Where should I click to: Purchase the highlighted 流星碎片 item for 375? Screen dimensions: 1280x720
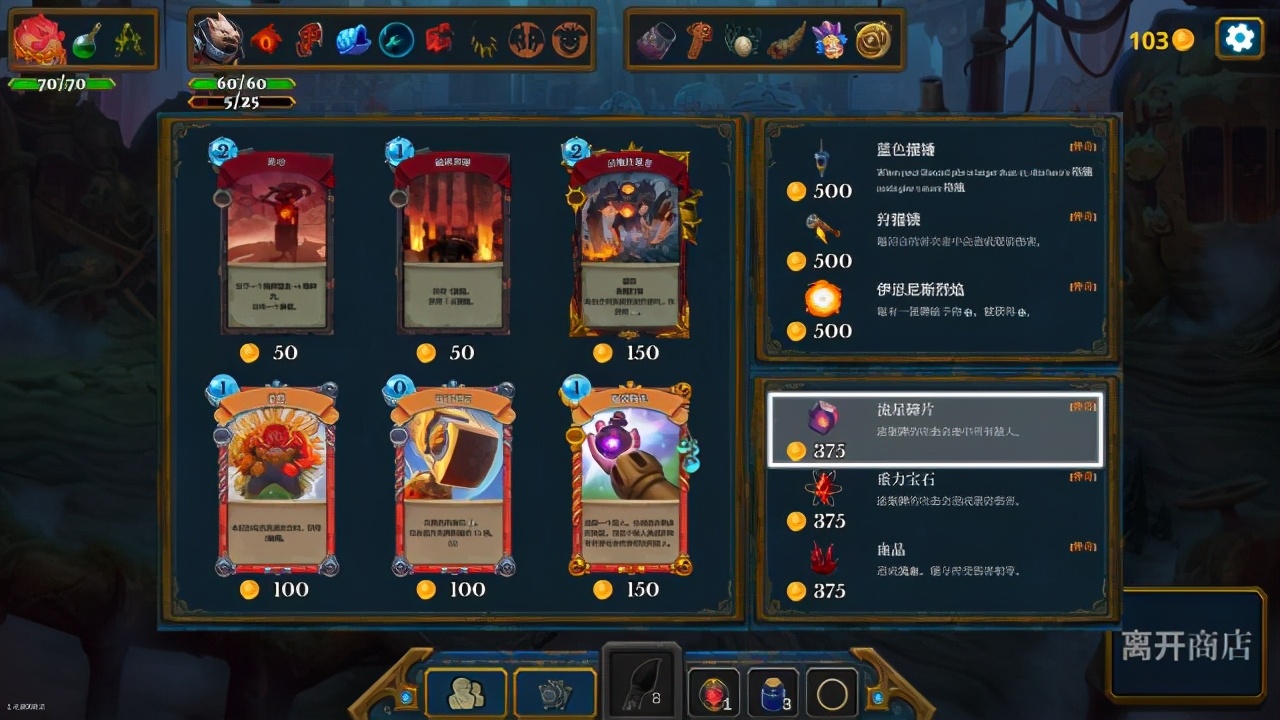click(x=934, y=428)
